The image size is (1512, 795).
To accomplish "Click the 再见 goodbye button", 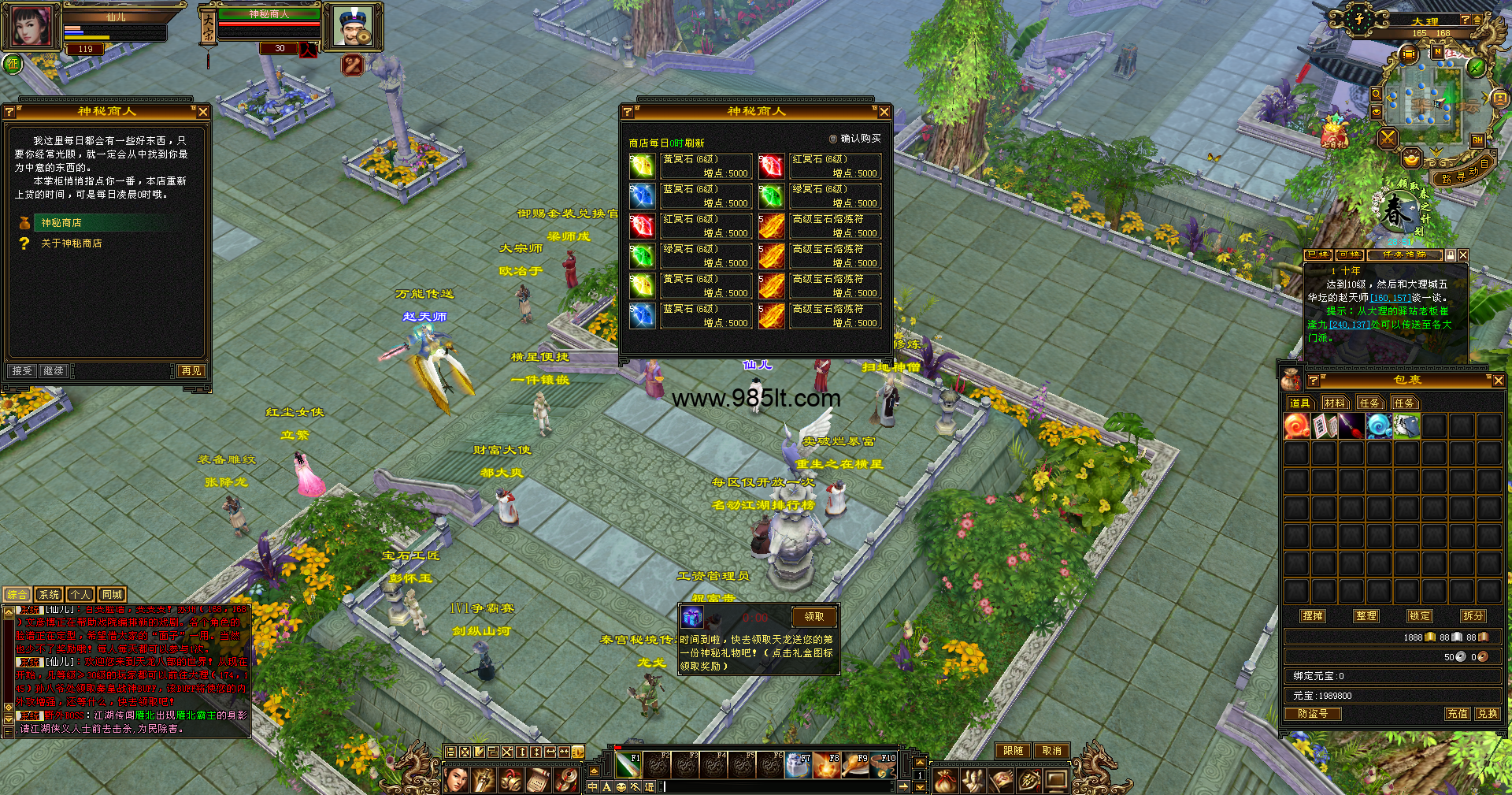I will click(x=191, y=371).
